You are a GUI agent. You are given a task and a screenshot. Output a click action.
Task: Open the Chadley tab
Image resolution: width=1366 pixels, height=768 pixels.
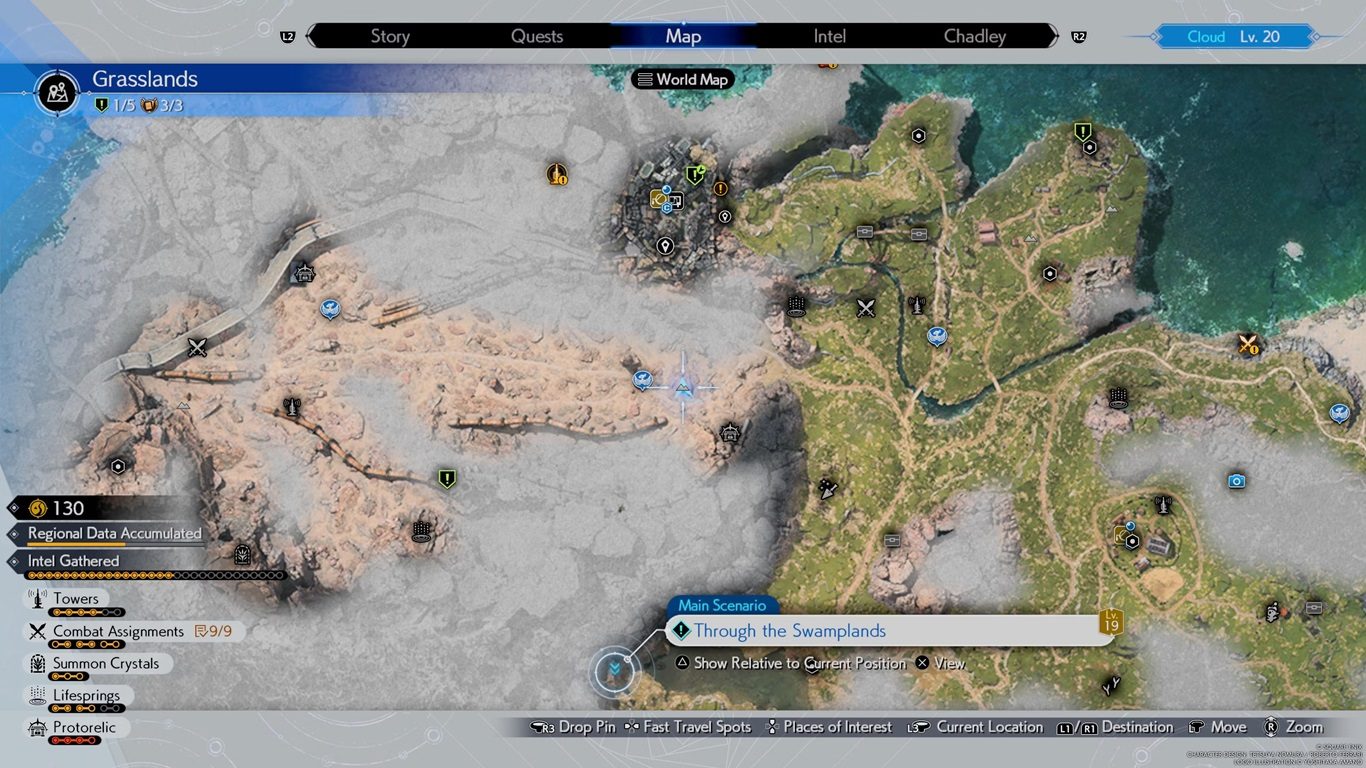pos(974,36)
